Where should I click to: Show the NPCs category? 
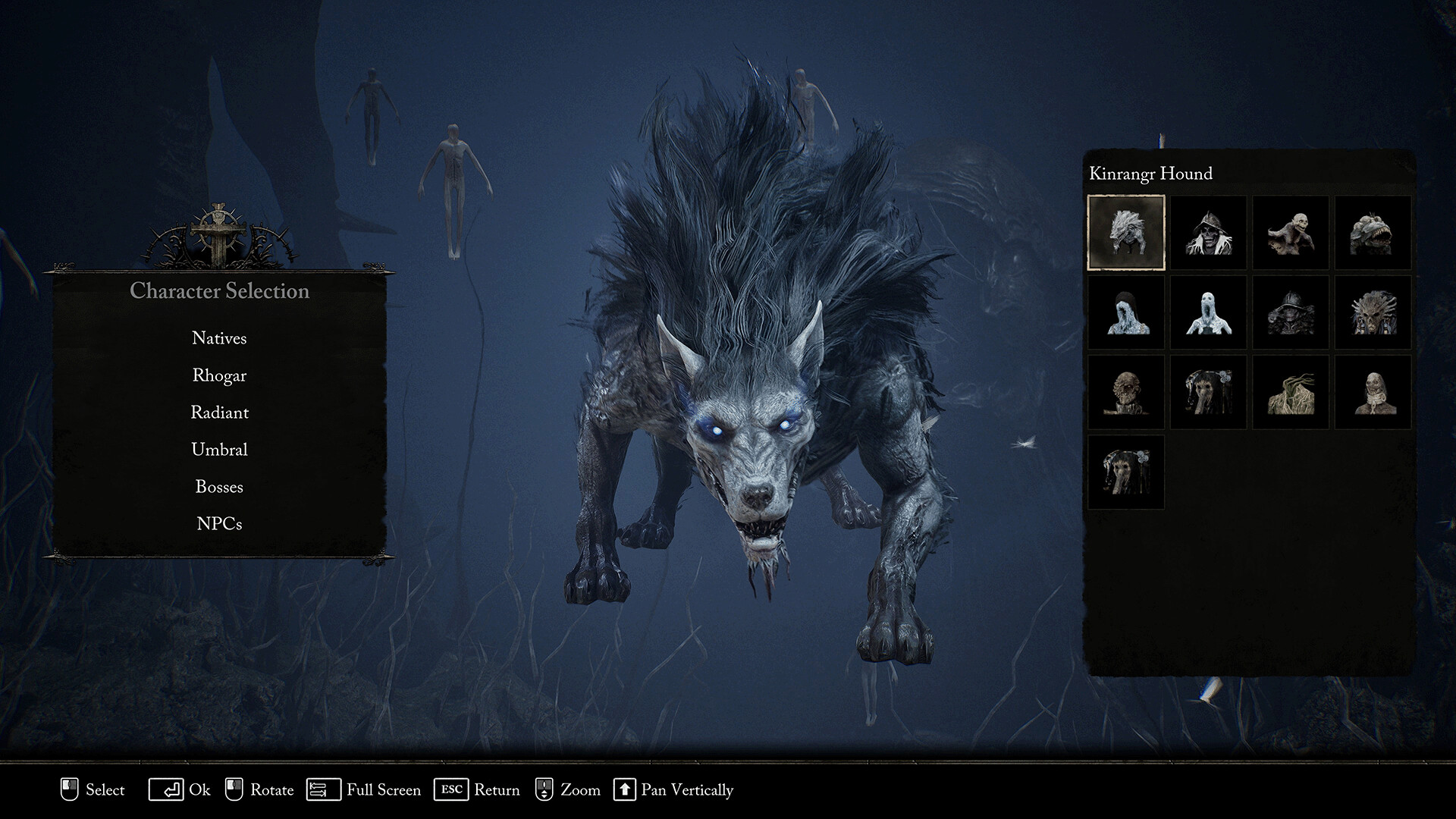click(x=219, y=524)
